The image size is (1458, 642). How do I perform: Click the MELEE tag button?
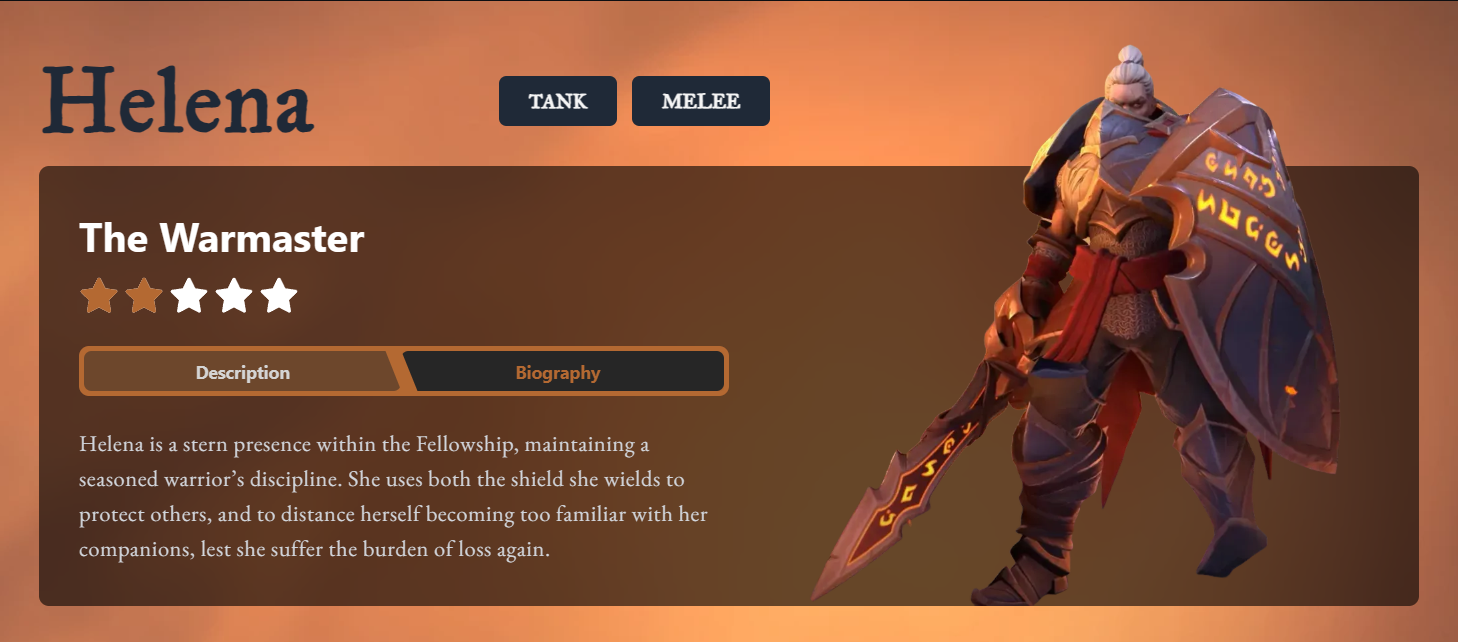(700, 101)
